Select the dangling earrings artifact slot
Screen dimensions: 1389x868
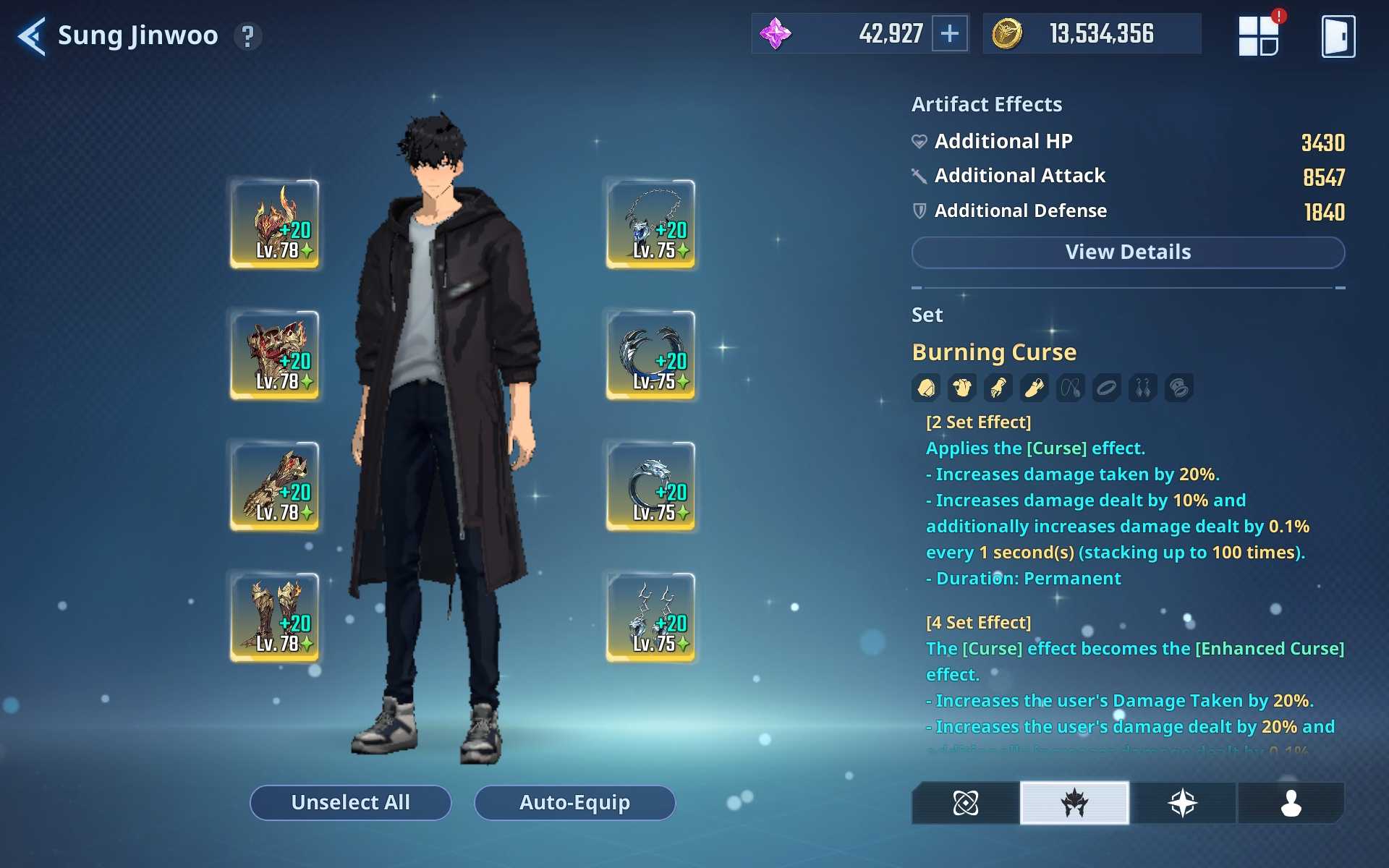click(650, 617)
